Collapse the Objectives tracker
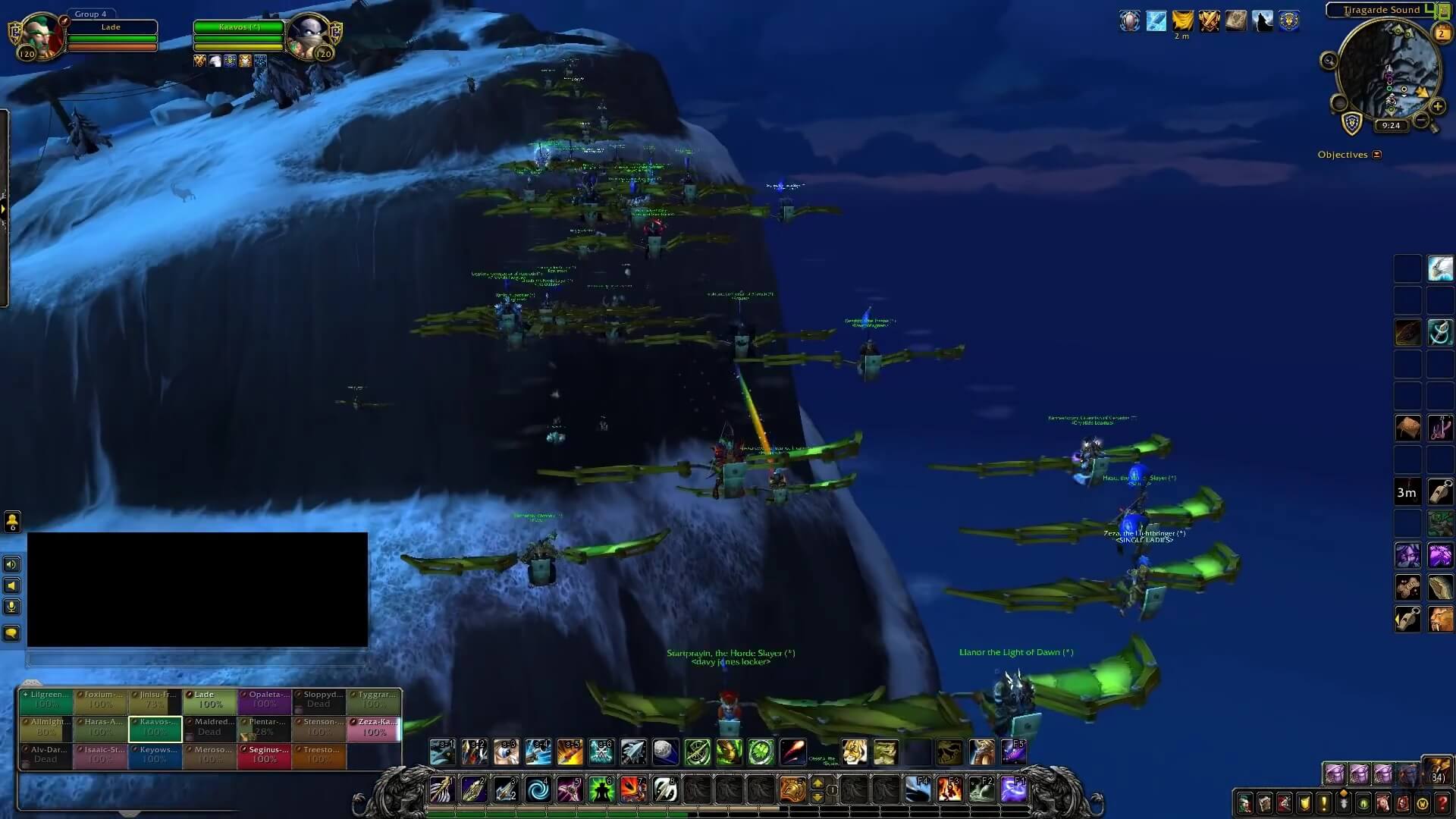Image resolution: width=1456 pixels, height=819 pixels. 1377,155
